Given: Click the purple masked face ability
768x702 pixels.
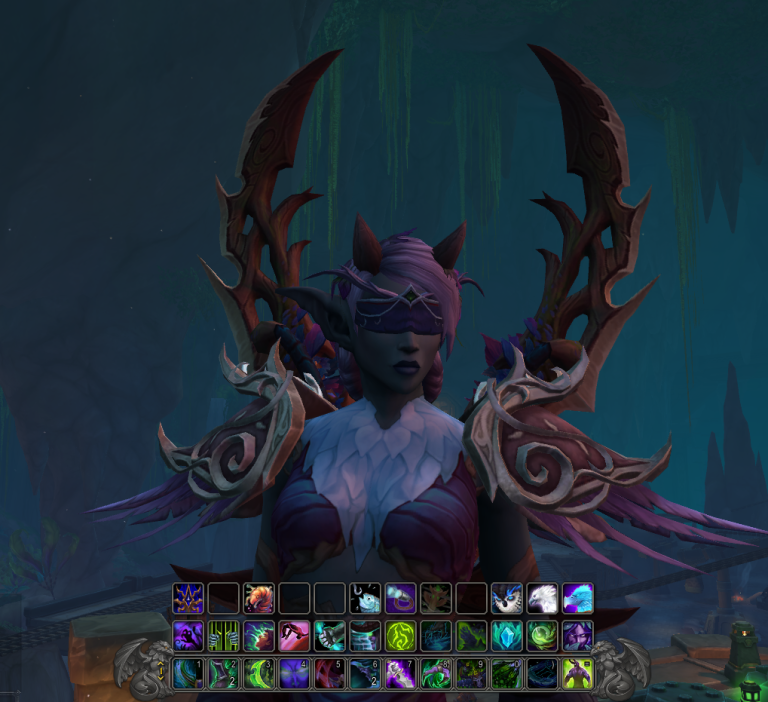Looking at the screenshot, I should click(577, 635).
